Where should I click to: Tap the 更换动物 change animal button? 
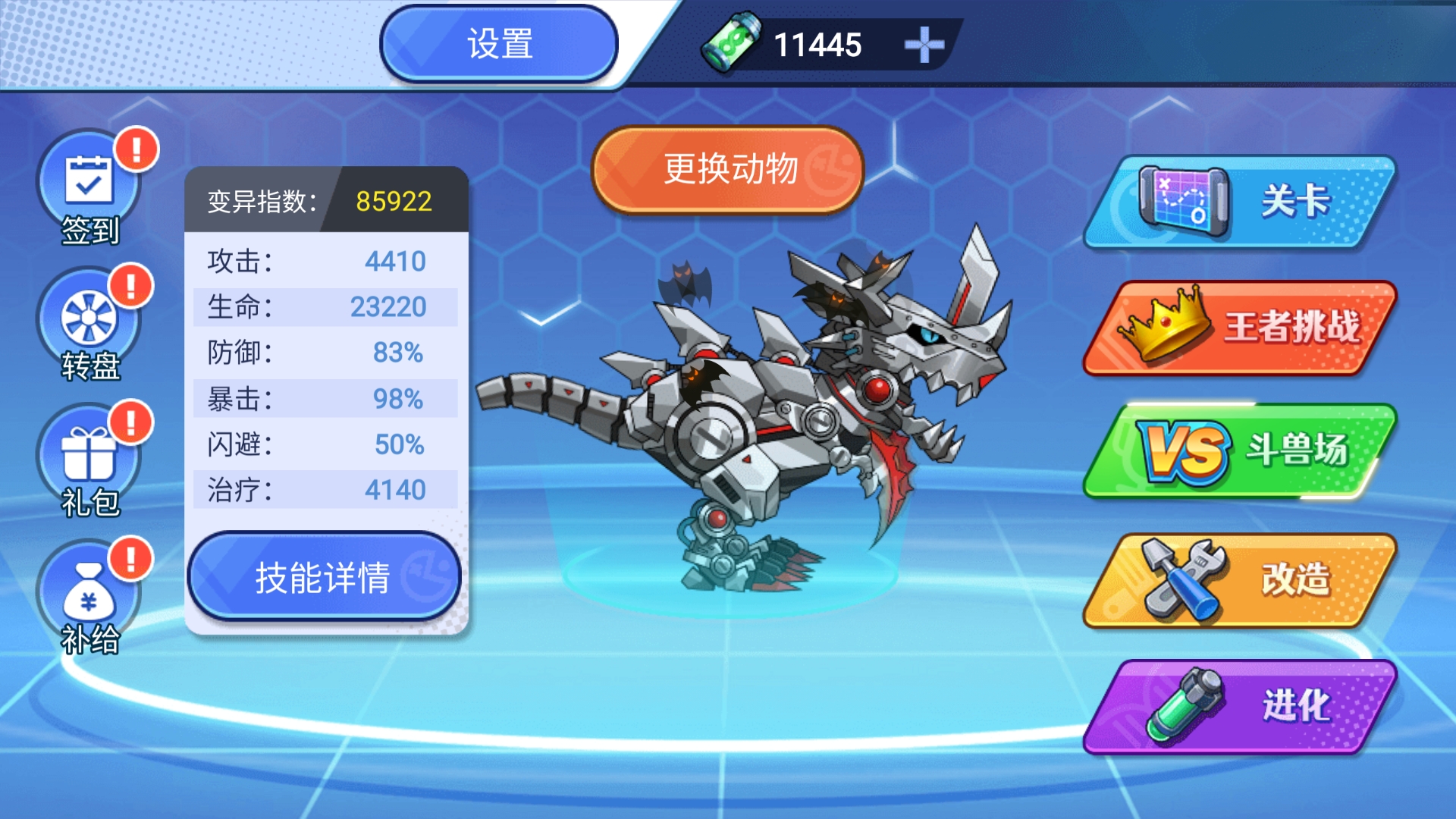(729, 169)
